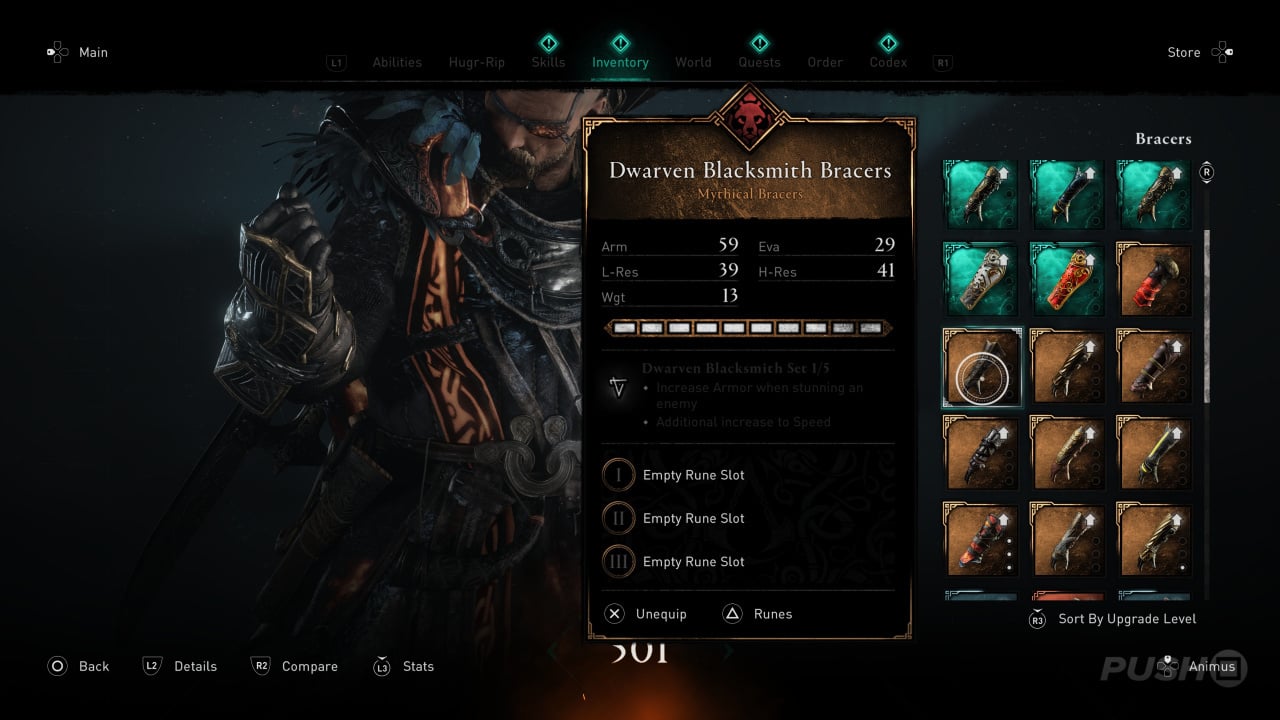Switch to the World tab
The image size is (1280, 720).
[693, 62]
